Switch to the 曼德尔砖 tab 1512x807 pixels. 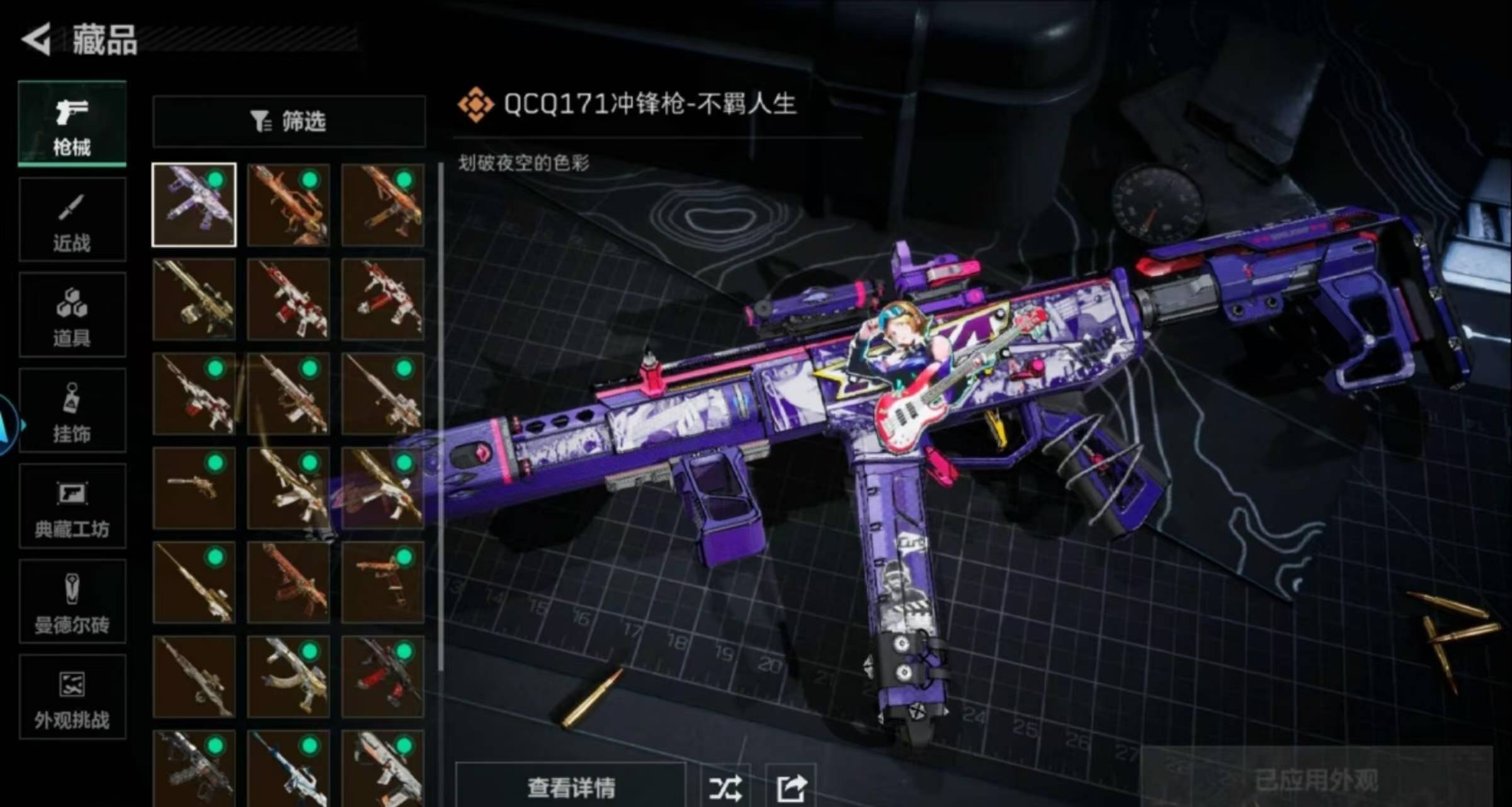(72, 602)
